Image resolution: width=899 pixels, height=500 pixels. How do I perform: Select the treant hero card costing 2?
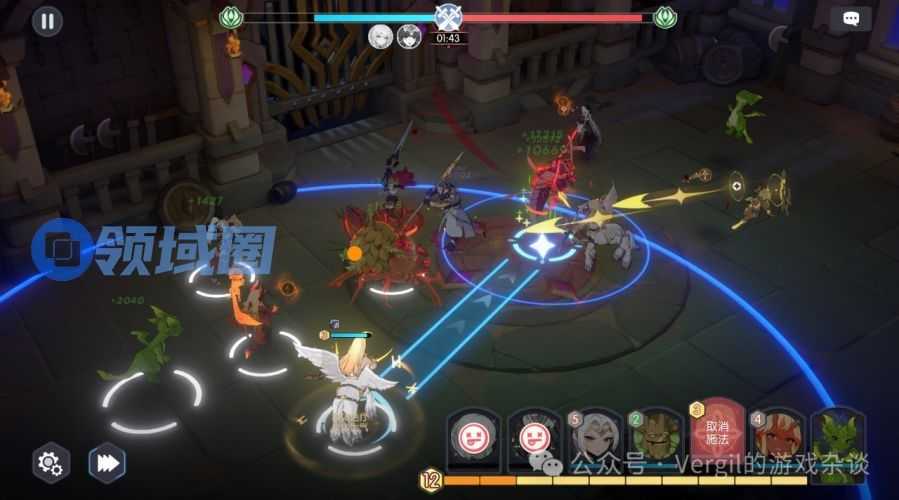656,440
